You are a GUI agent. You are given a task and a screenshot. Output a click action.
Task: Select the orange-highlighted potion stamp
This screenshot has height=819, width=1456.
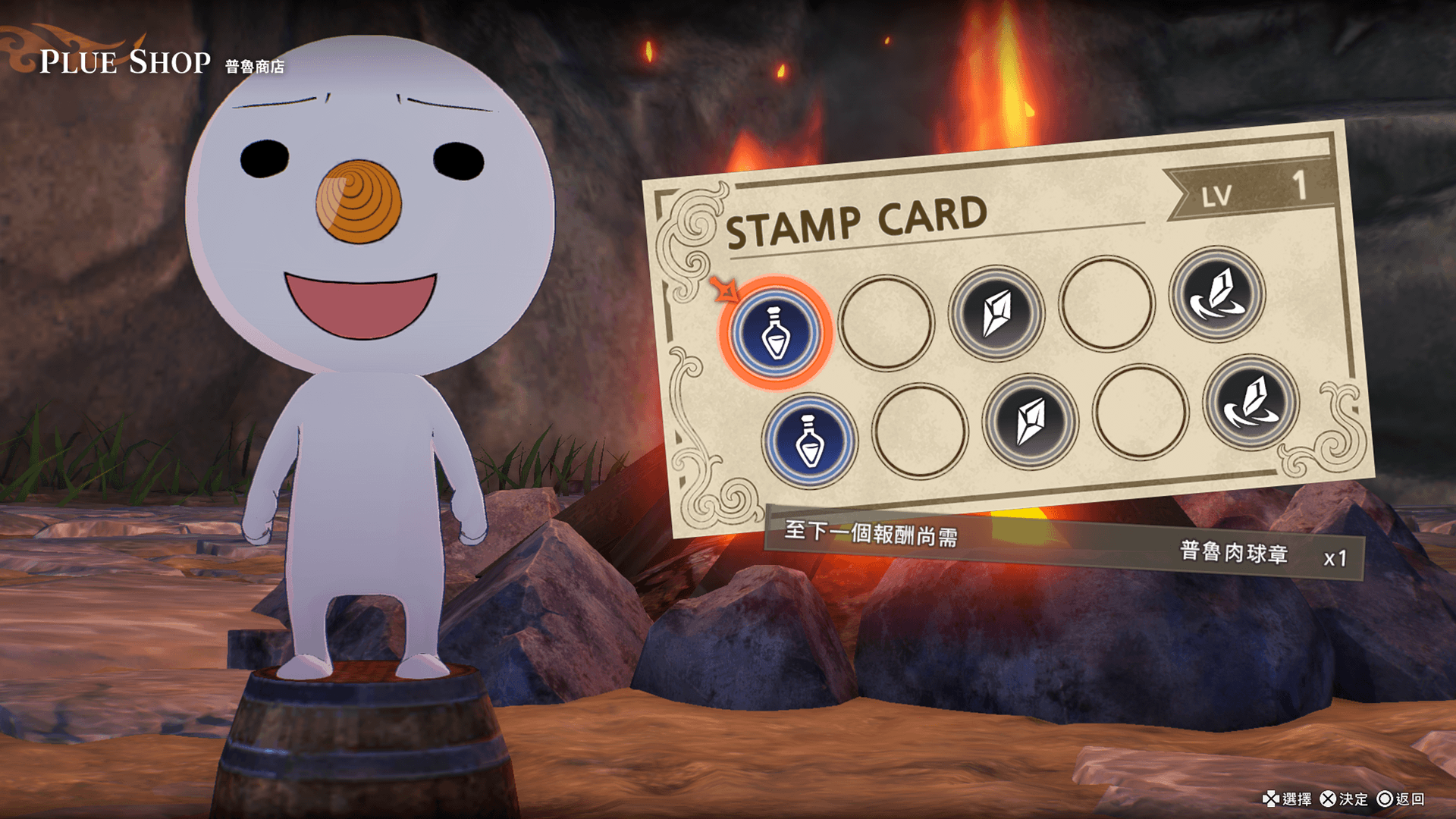775,334
